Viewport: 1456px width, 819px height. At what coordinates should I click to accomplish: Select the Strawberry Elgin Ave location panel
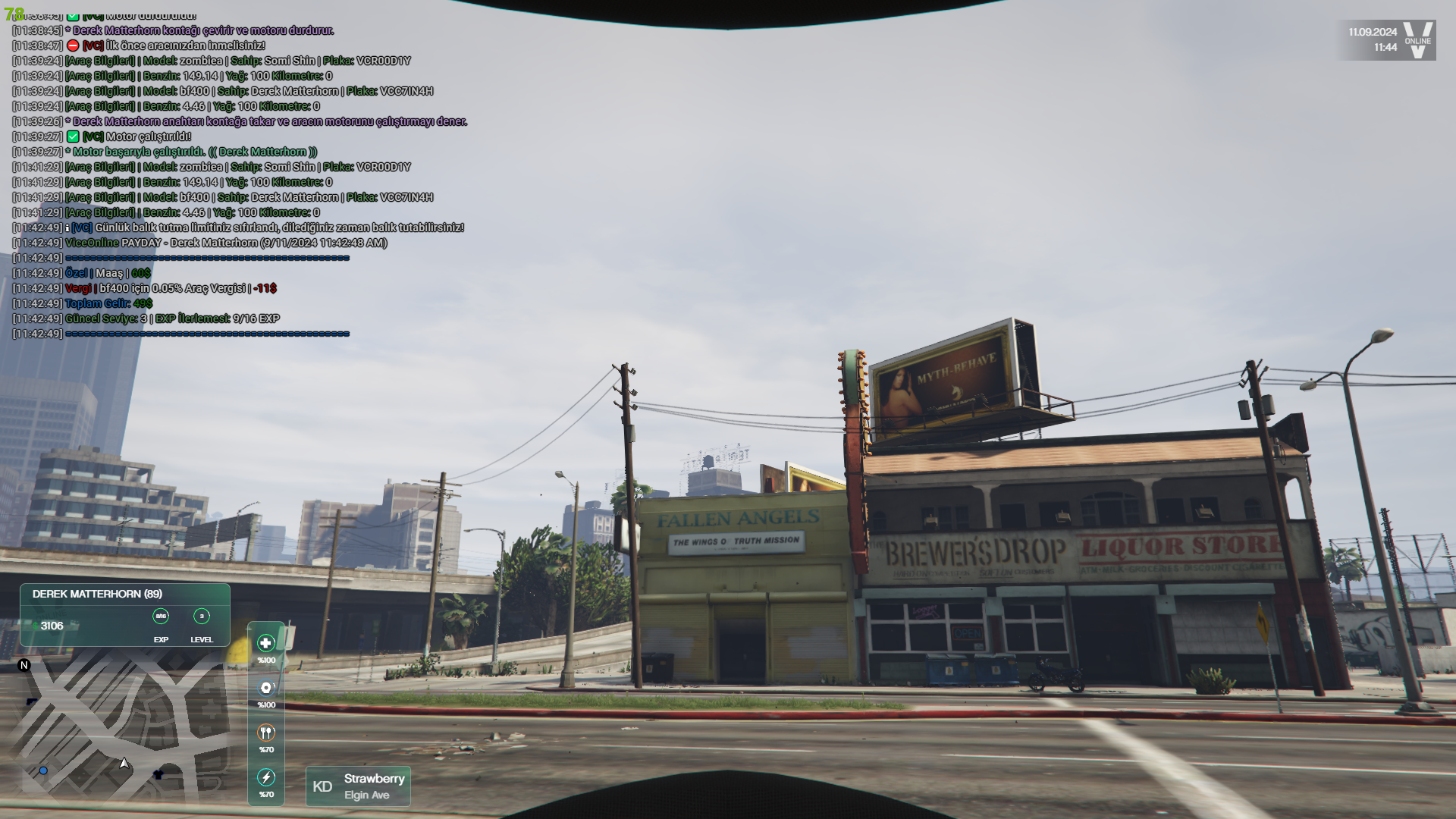[x=358, y=786]
